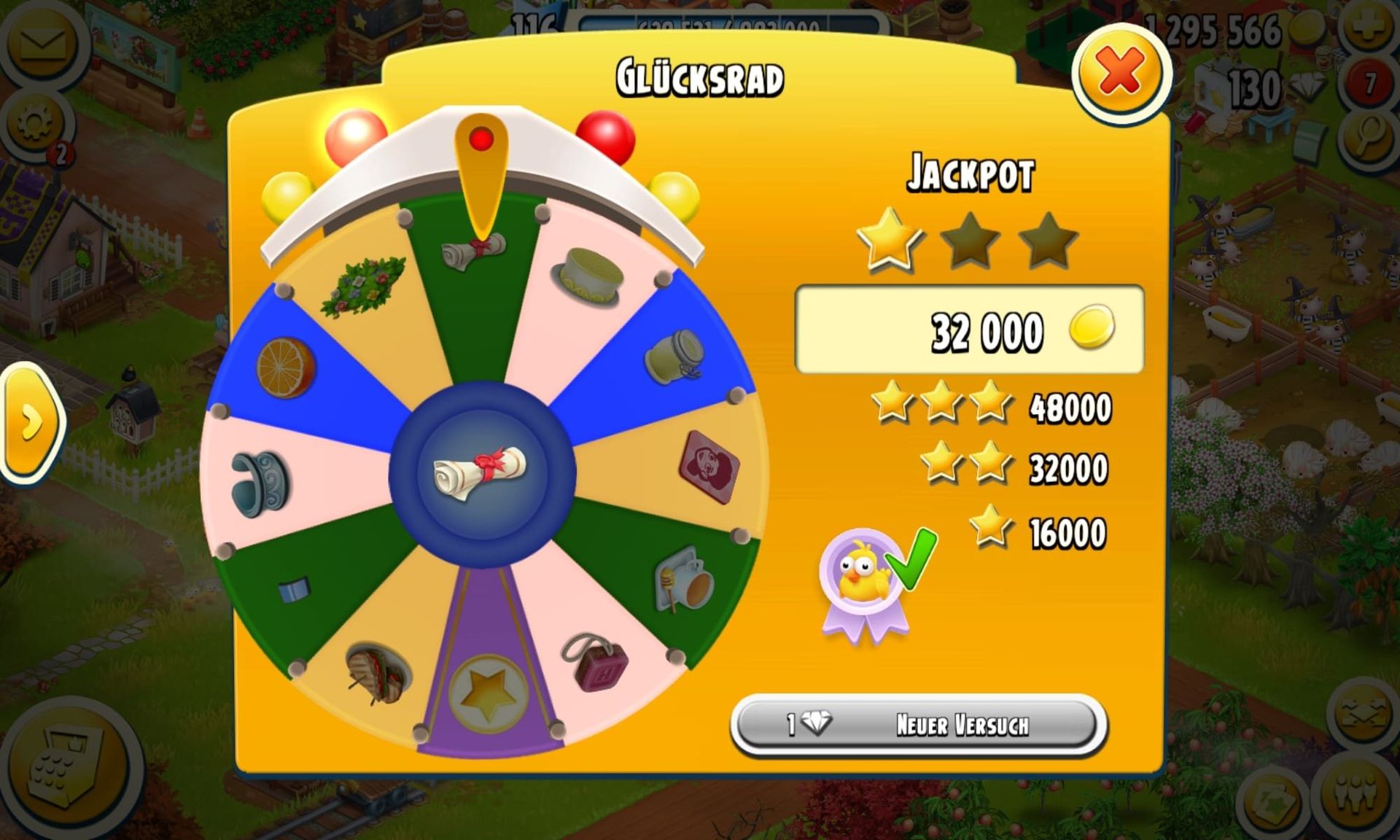This screenshot has width=1400, height=840.
Task: Select the chick ribbon badge
Action: pos(865,581)
